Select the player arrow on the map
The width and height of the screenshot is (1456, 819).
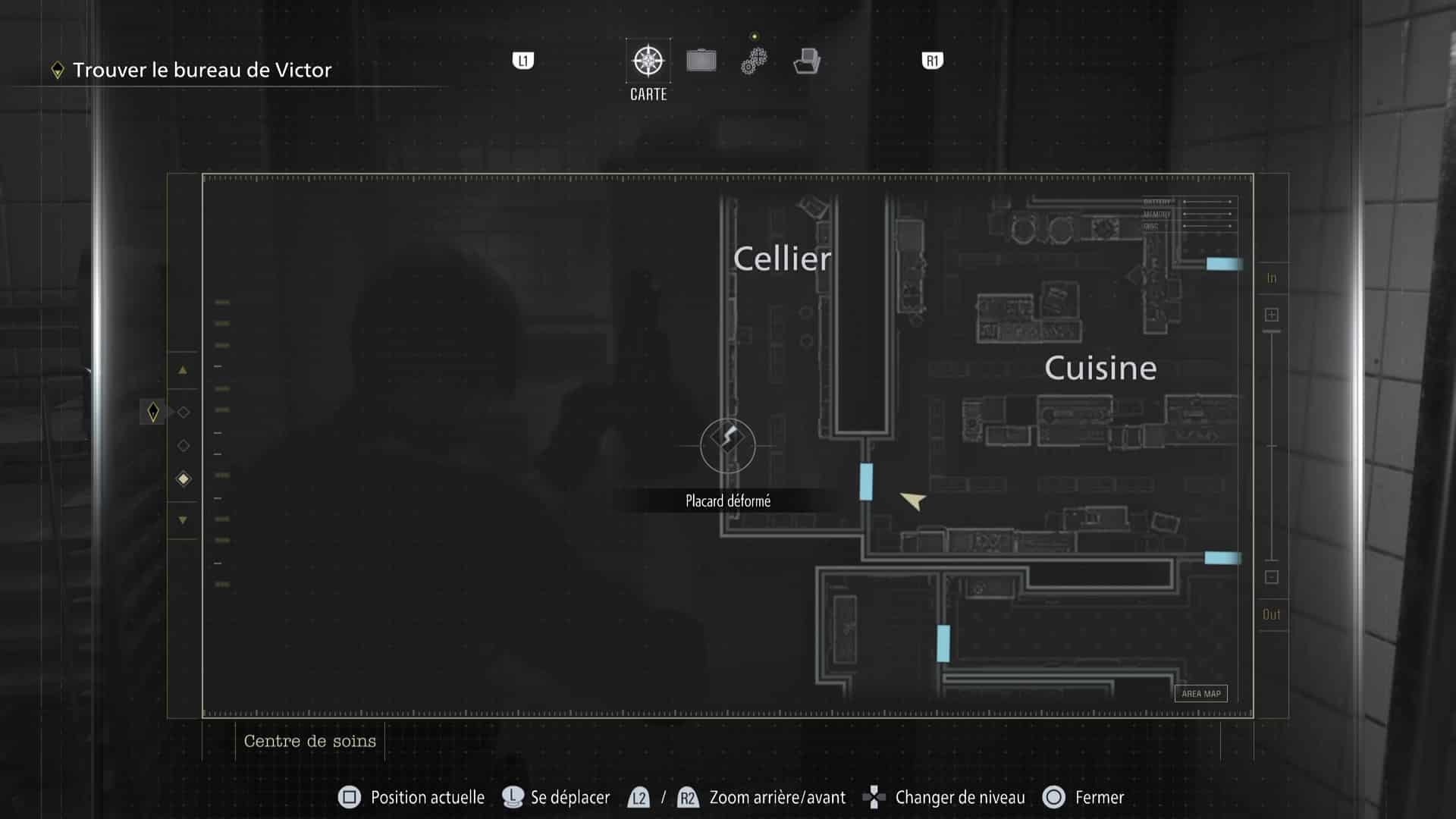pos(912,501)
